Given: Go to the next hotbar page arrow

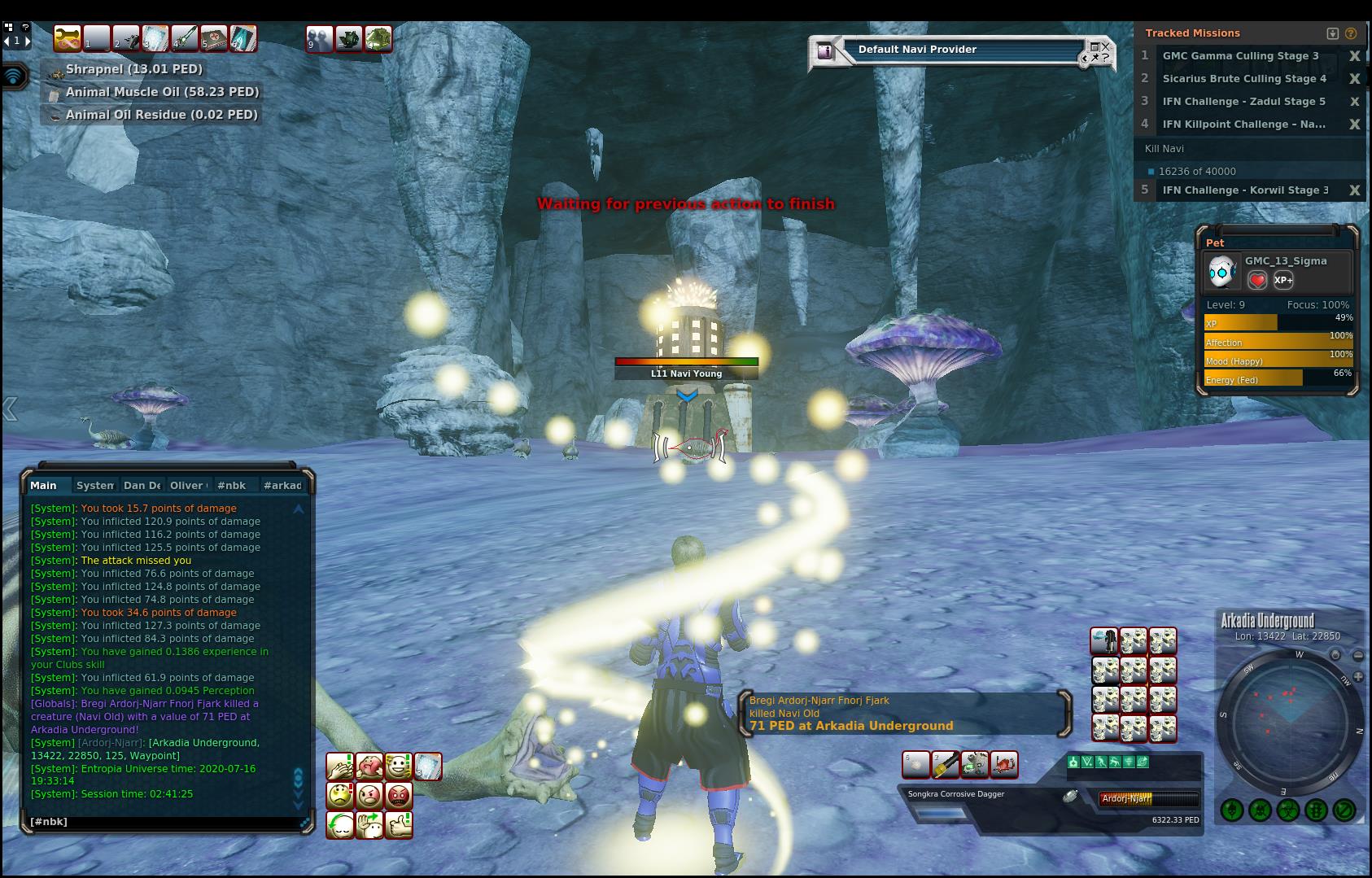Looking at the screenshot, I should click(x=28, y=40).
